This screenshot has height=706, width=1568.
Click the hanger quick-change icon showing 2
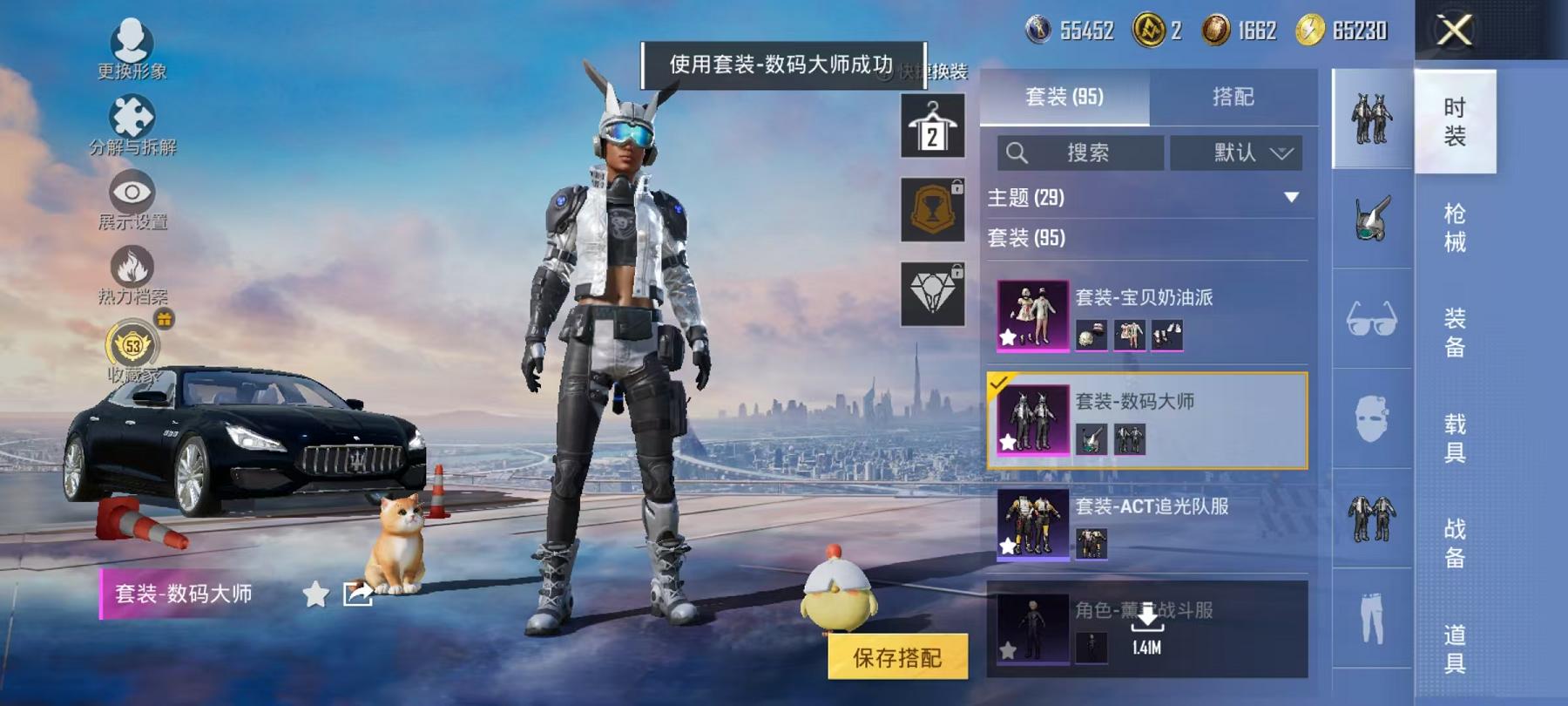pos(932,124)
